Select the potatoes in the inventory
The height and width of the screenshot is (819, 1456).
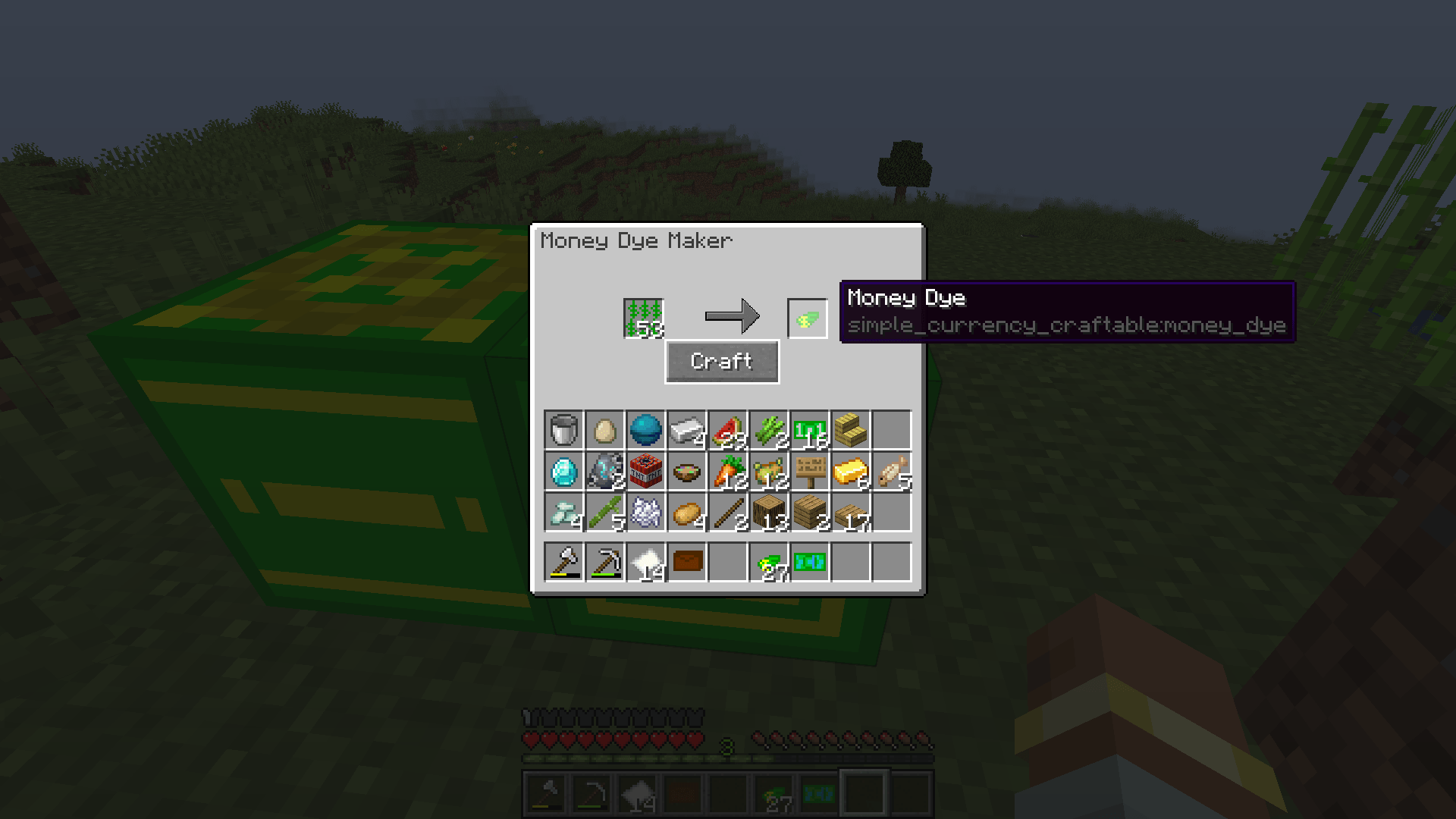pyautogui.click(x=688, y=513)
